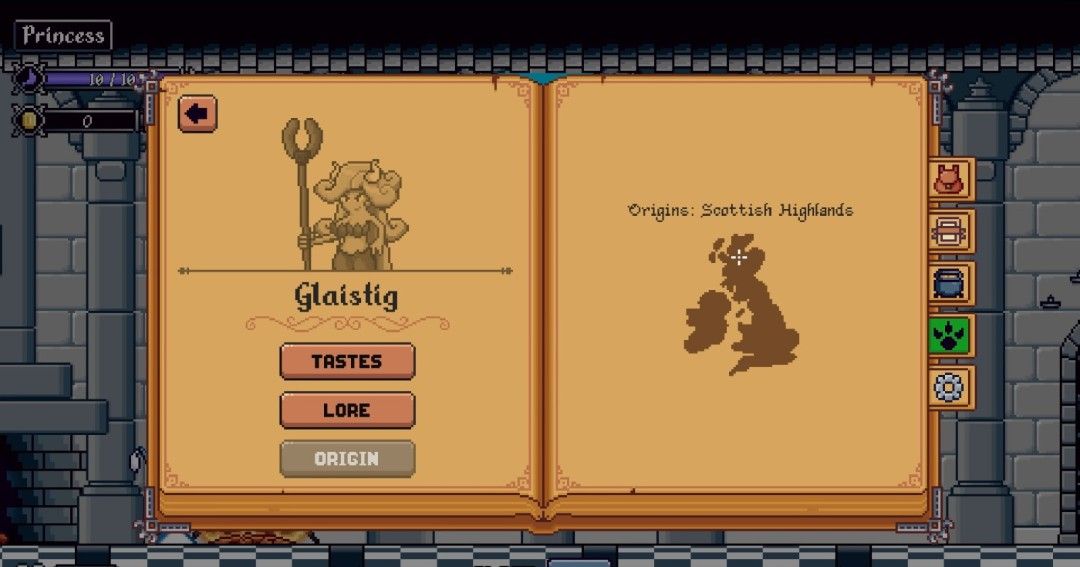The image size is (1080, 567).
Task: Open the Tastes section for Glaistig
Action: tap(347, 362)
